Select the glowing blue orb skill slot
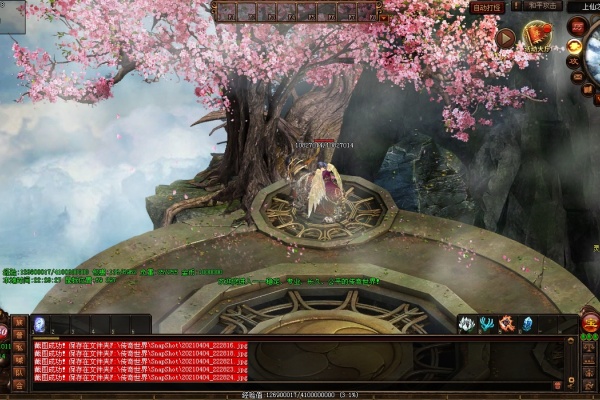The image size is (600, 400). (x=39, y=324)
